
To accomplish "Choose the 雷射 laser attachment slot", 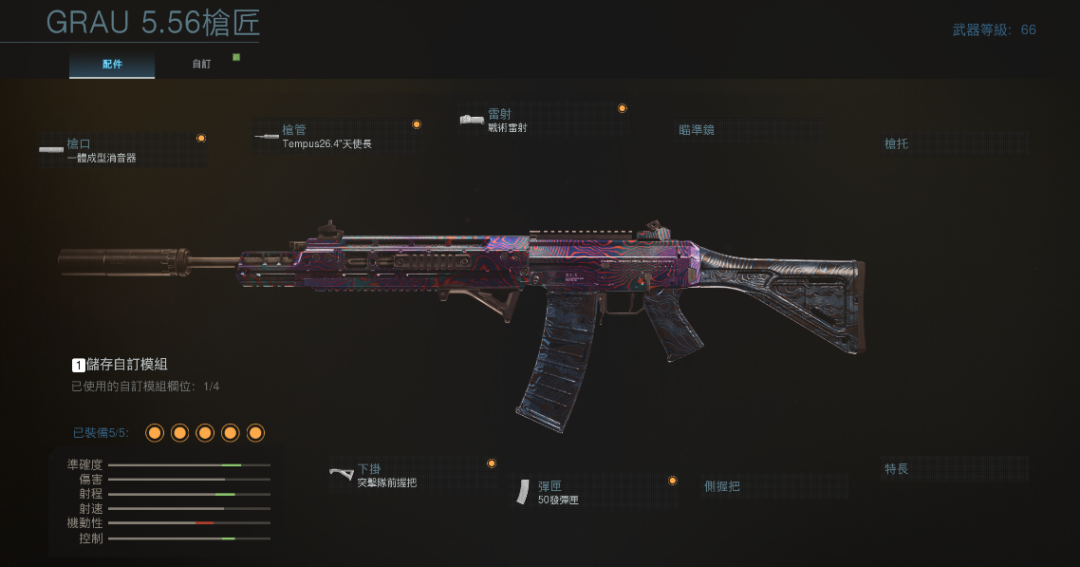I will [540, 120].
